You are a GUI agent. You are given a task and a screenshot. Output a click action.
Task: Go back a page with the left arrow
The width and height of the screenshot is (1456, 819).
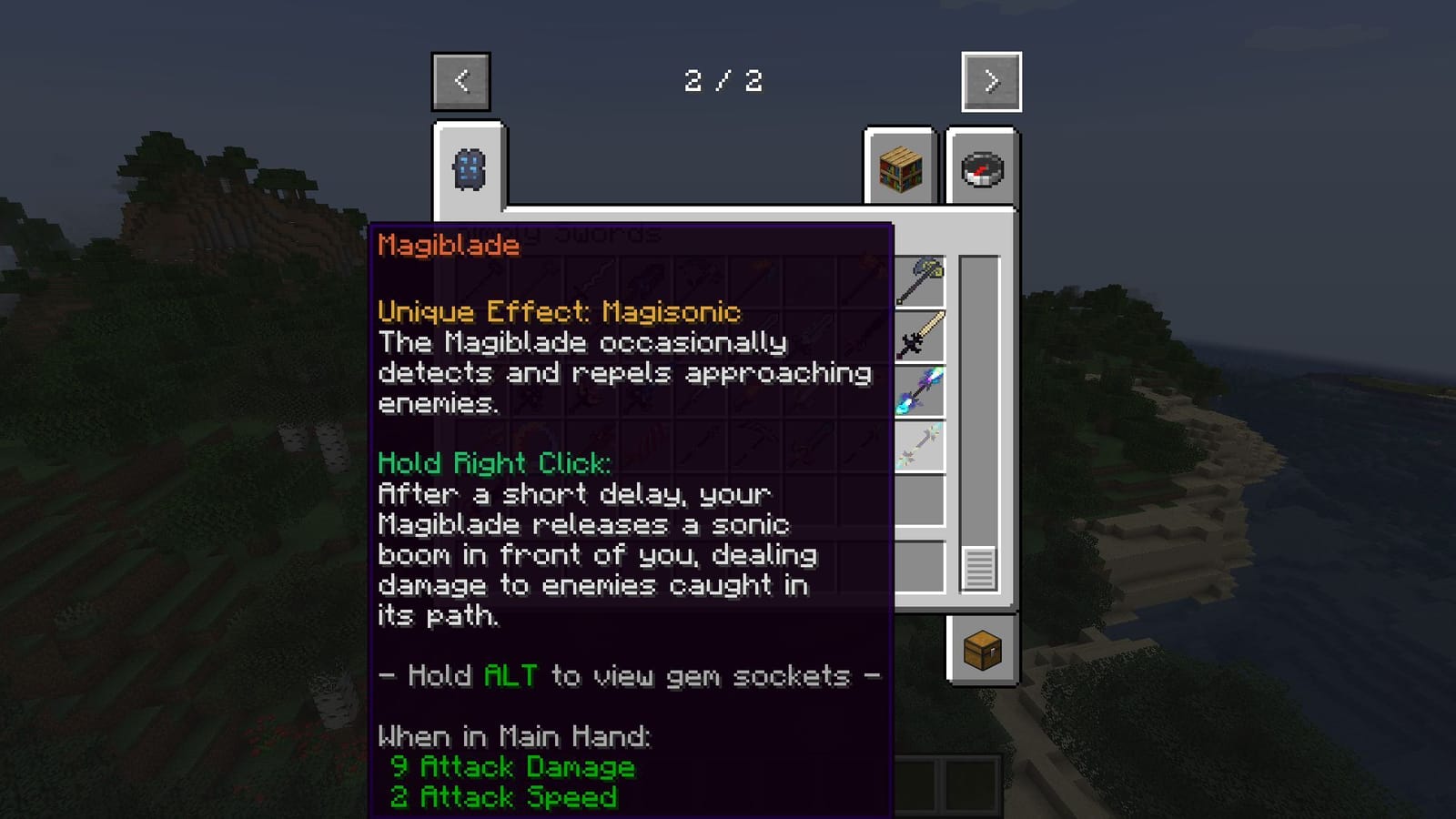(x=460, y=80)
